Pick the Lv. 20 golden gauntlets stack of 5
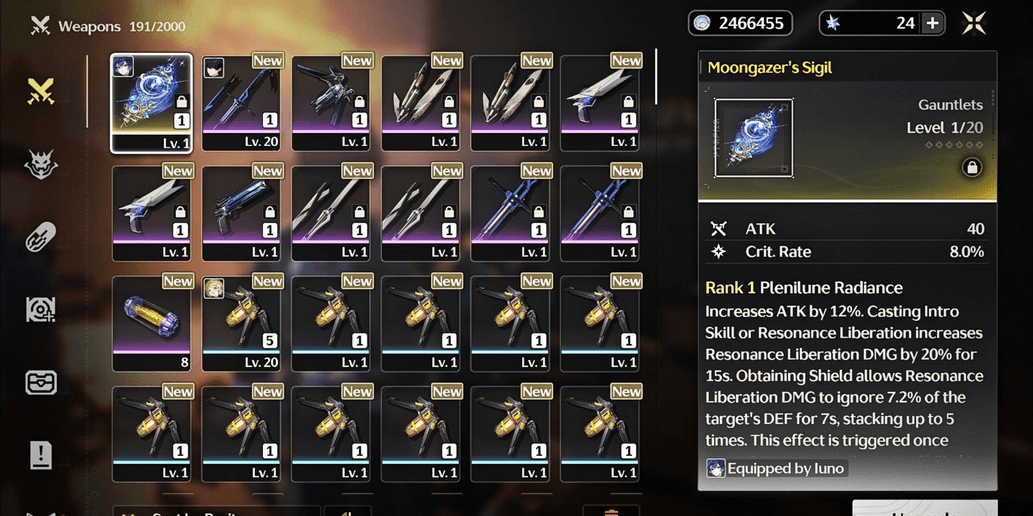This screenshot has height=516, width=1033. point(241,322)
